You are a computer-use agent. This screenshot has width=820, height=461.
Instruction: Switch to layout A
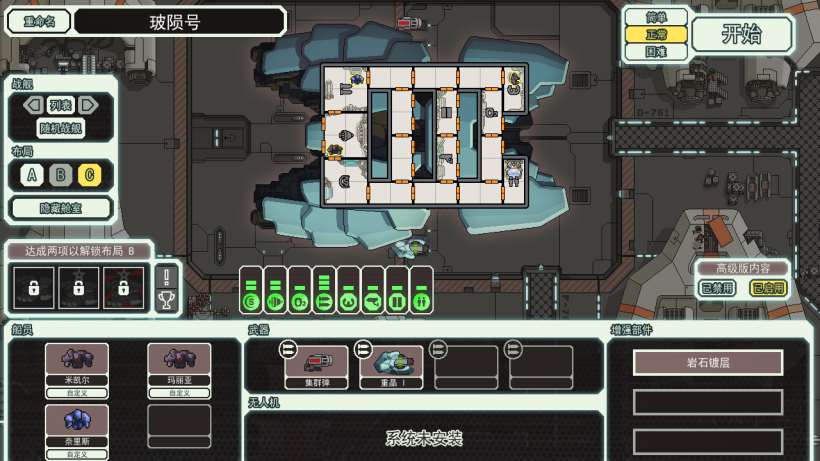point(33,176)
